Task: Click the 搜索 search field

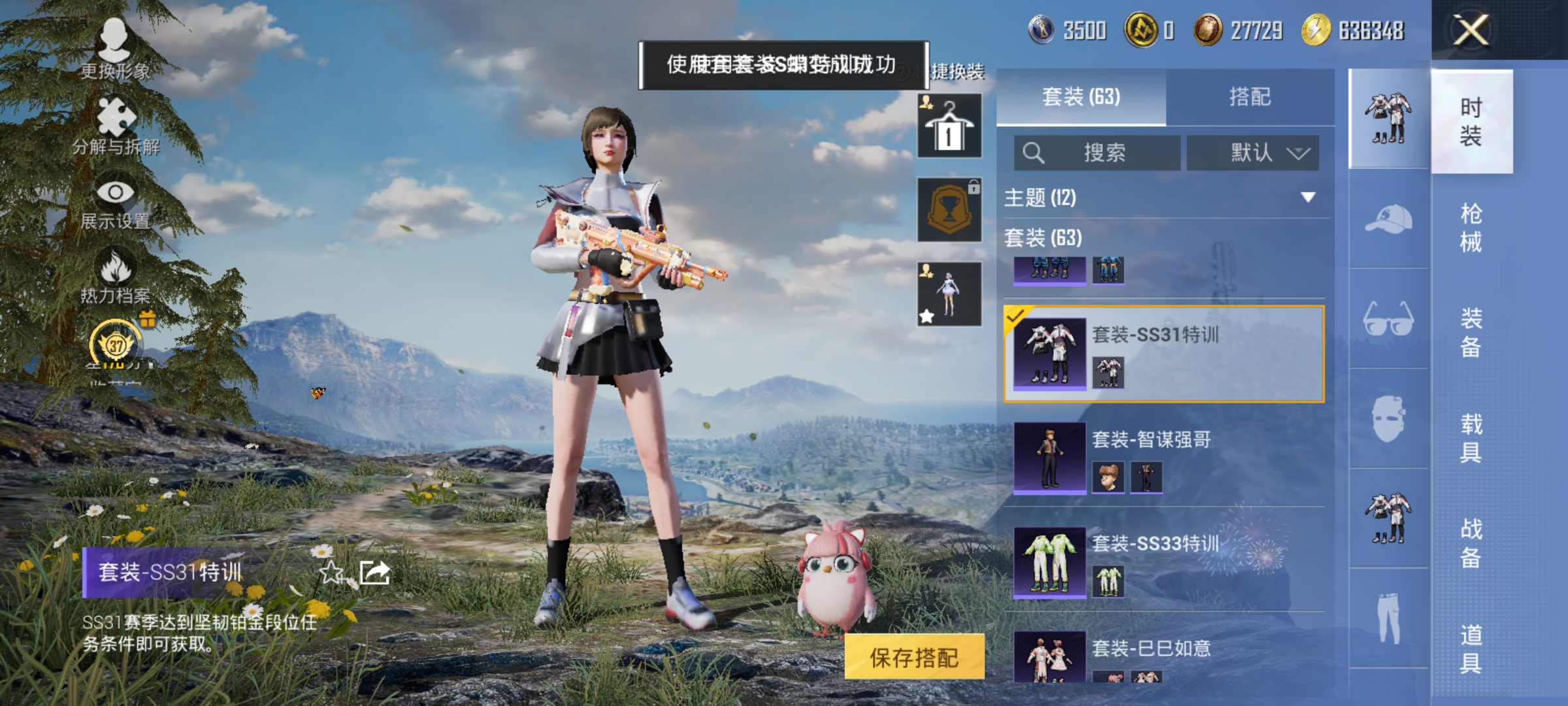Action: tap(1098, 152)
